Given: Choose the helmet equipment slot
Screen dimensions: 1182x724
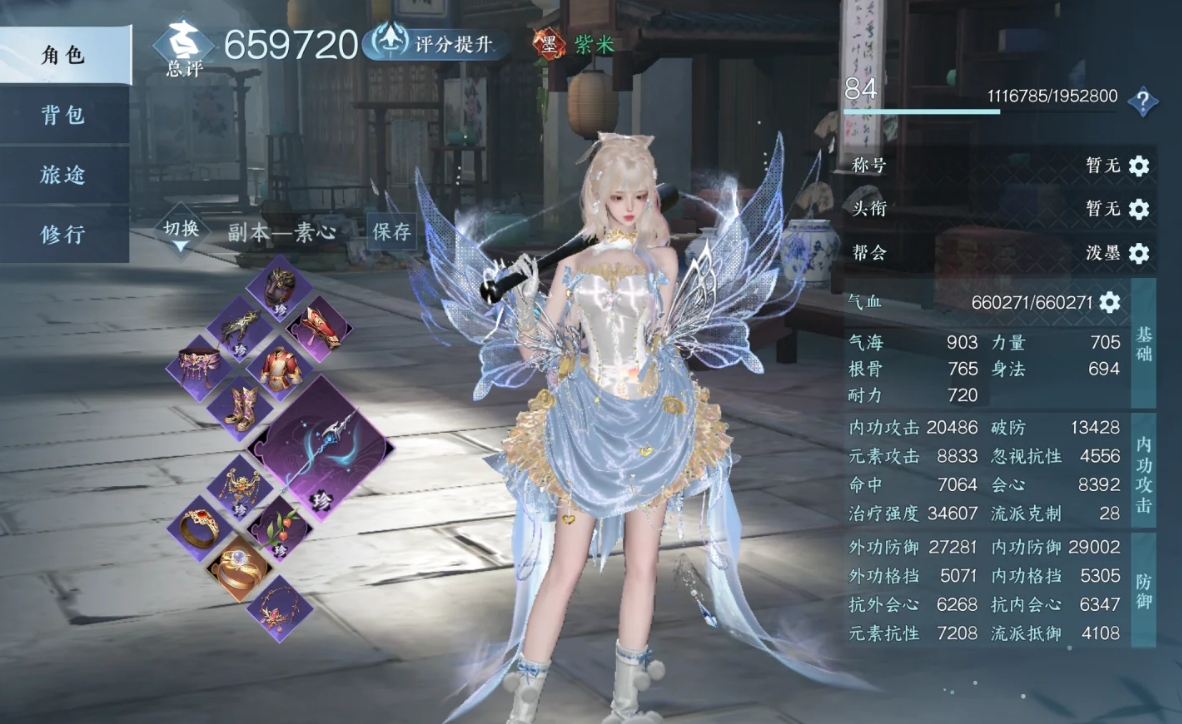Looking at the screenshot, I should point(280,287).
